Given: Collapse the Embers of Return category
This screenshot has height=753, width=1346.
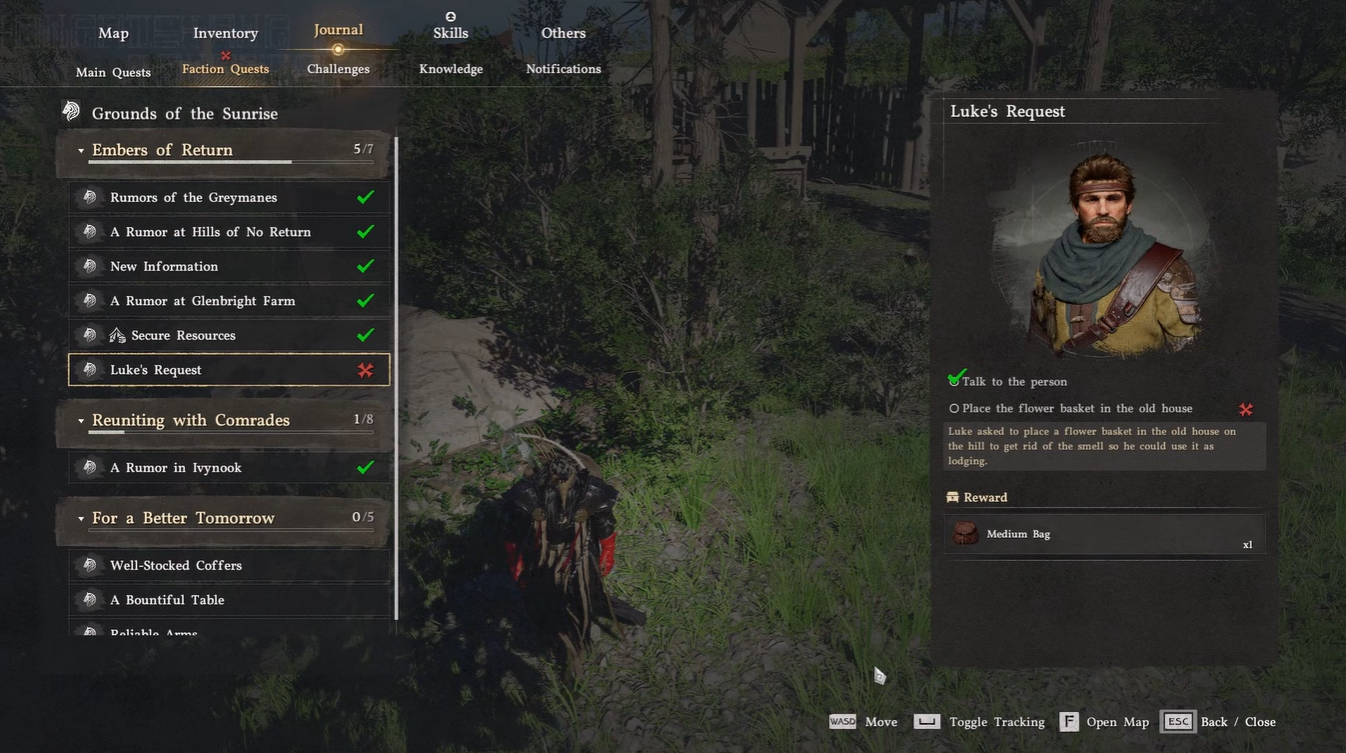Looking at the screenshot, I should [x=82, y=151].
